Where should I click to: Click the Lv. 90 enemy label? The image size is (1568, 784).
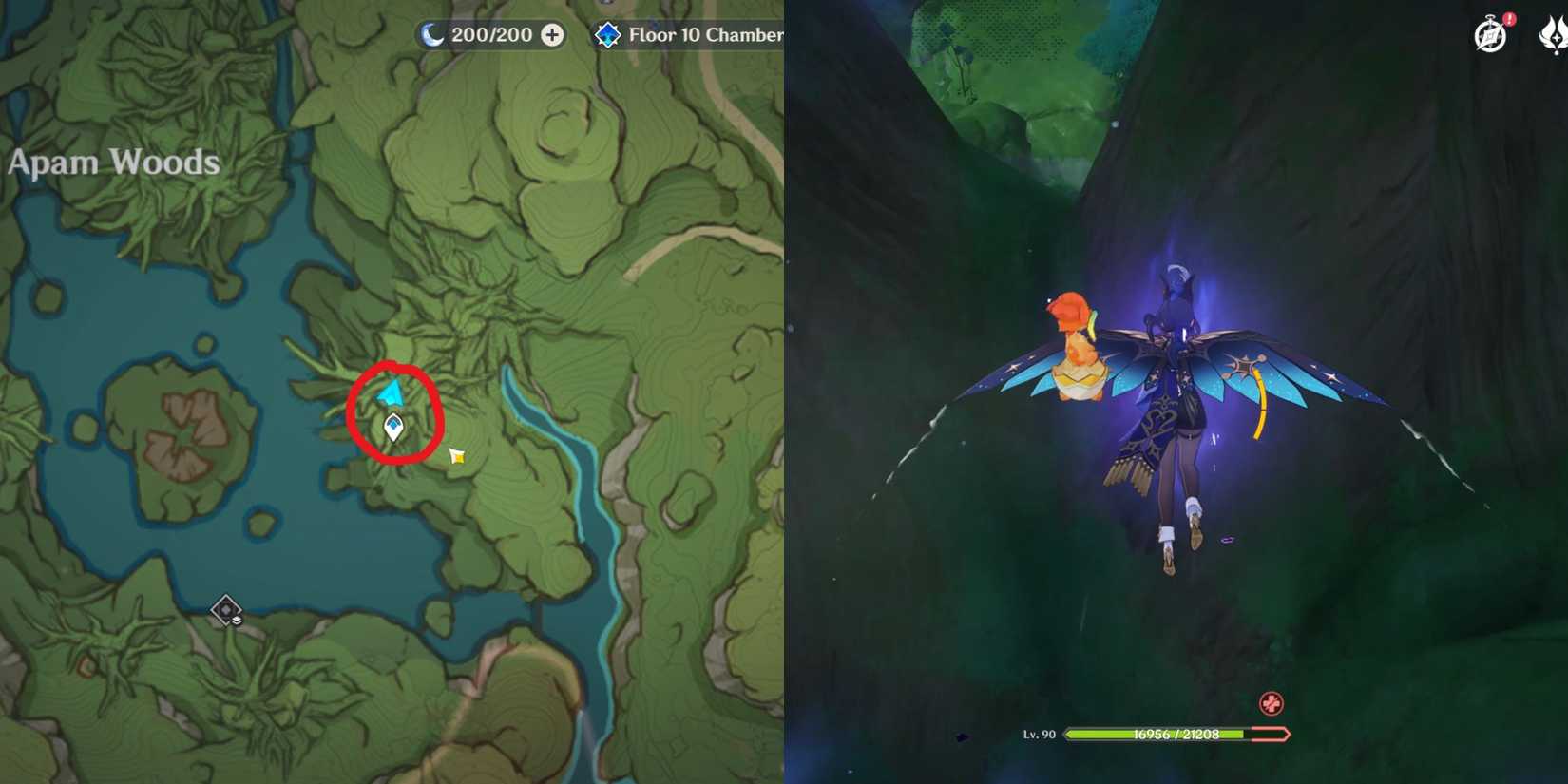coord(1038,733)
